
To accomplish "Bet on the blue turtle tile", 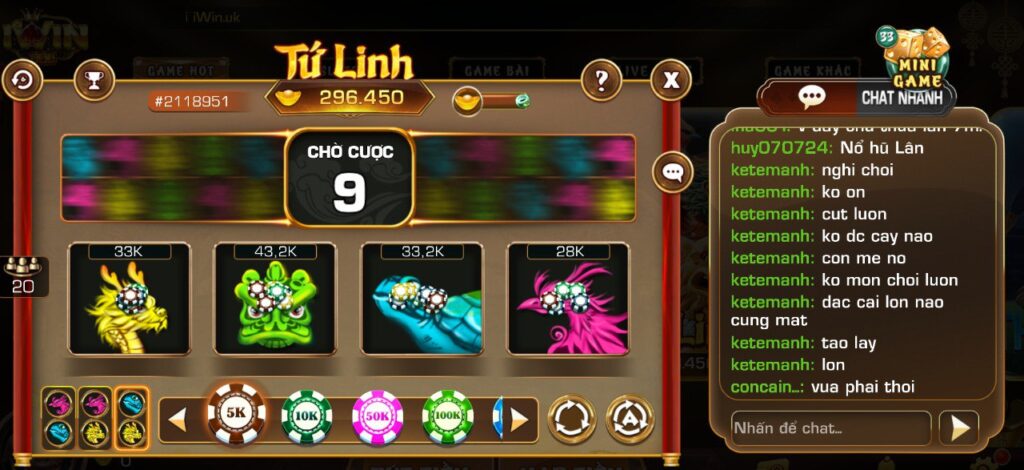I will point(421,298).
